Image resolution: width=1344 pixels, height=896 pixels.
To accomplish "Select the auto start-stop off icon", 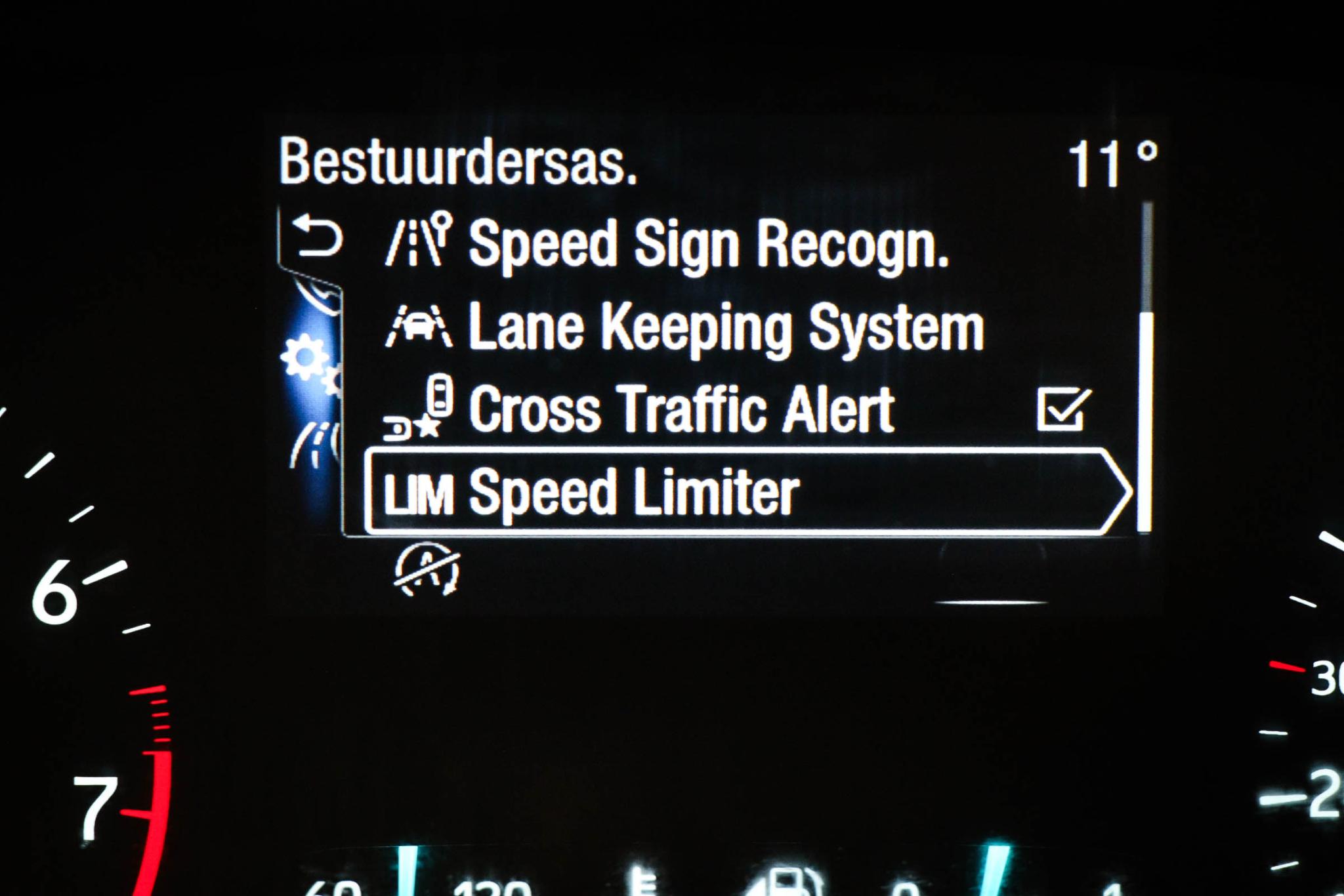I will tap(428, 569).
